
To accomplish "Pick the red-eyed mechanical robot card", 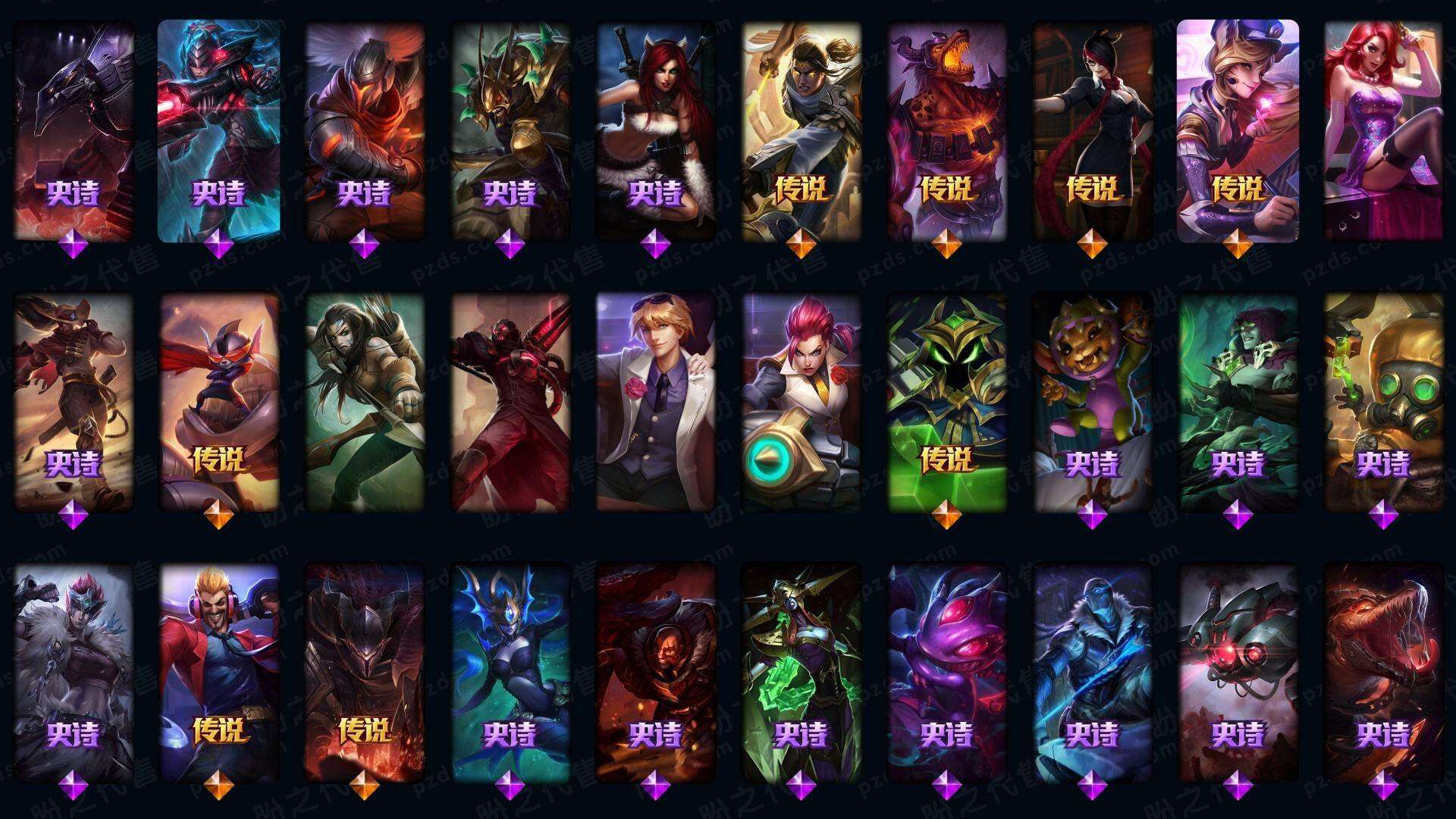I will pyautogui.click(x=1238, y=671).
